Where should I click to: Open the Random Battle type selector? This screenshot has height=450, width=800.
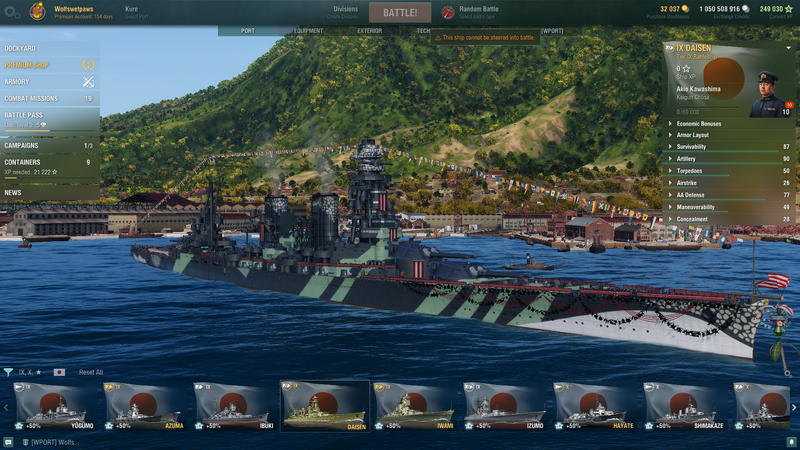[x=478, y=12]
